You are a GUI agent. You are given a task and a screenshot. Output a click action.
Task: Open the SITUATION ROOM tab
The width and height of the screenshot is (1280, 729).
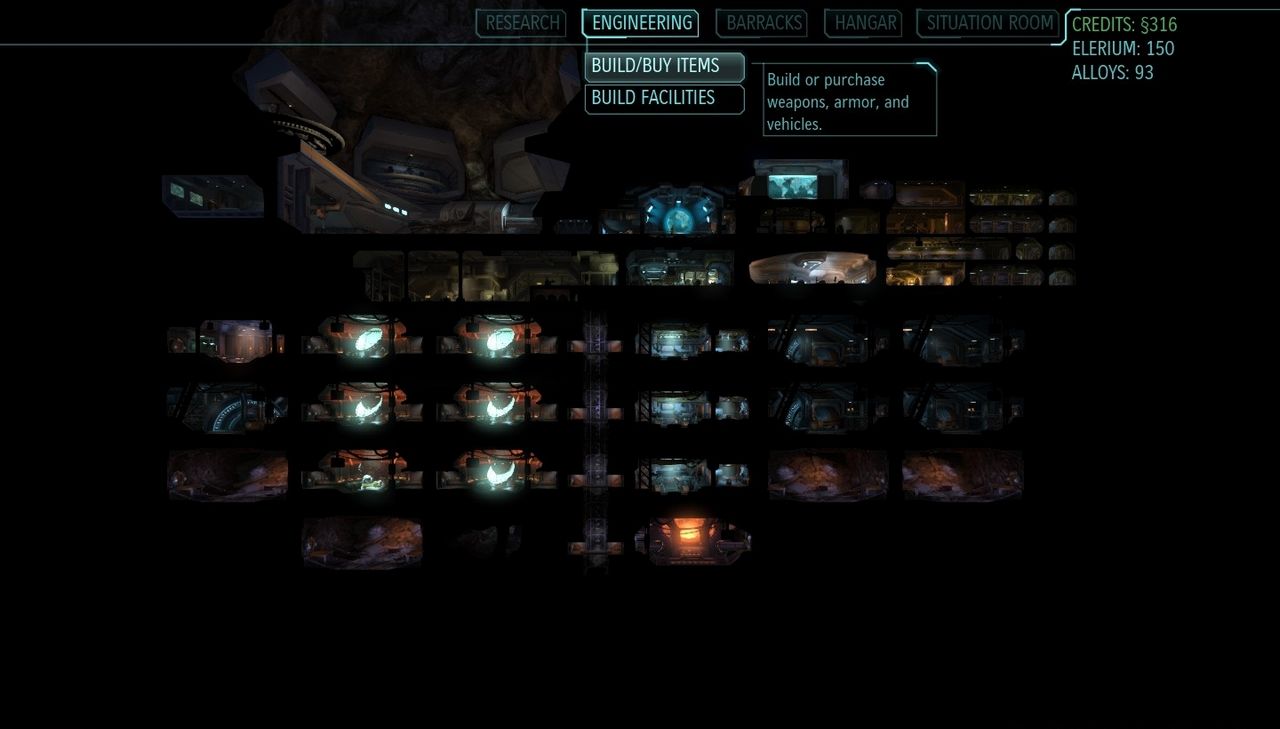coord(988,23)
